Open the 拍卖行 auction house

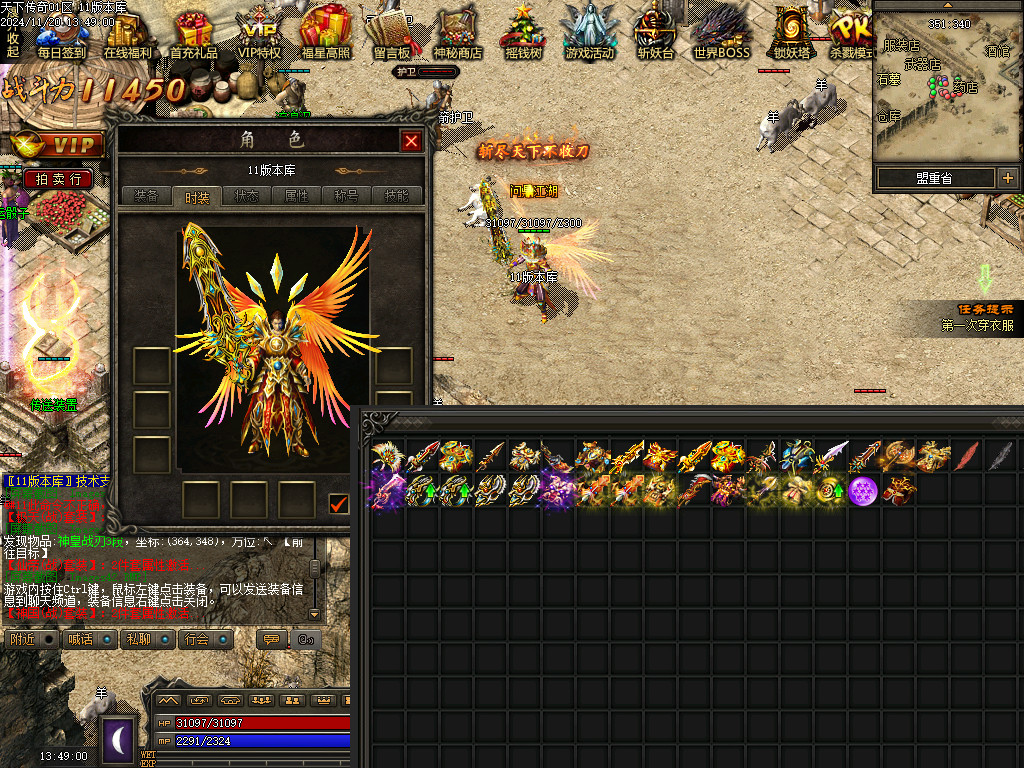coord(58,179)
